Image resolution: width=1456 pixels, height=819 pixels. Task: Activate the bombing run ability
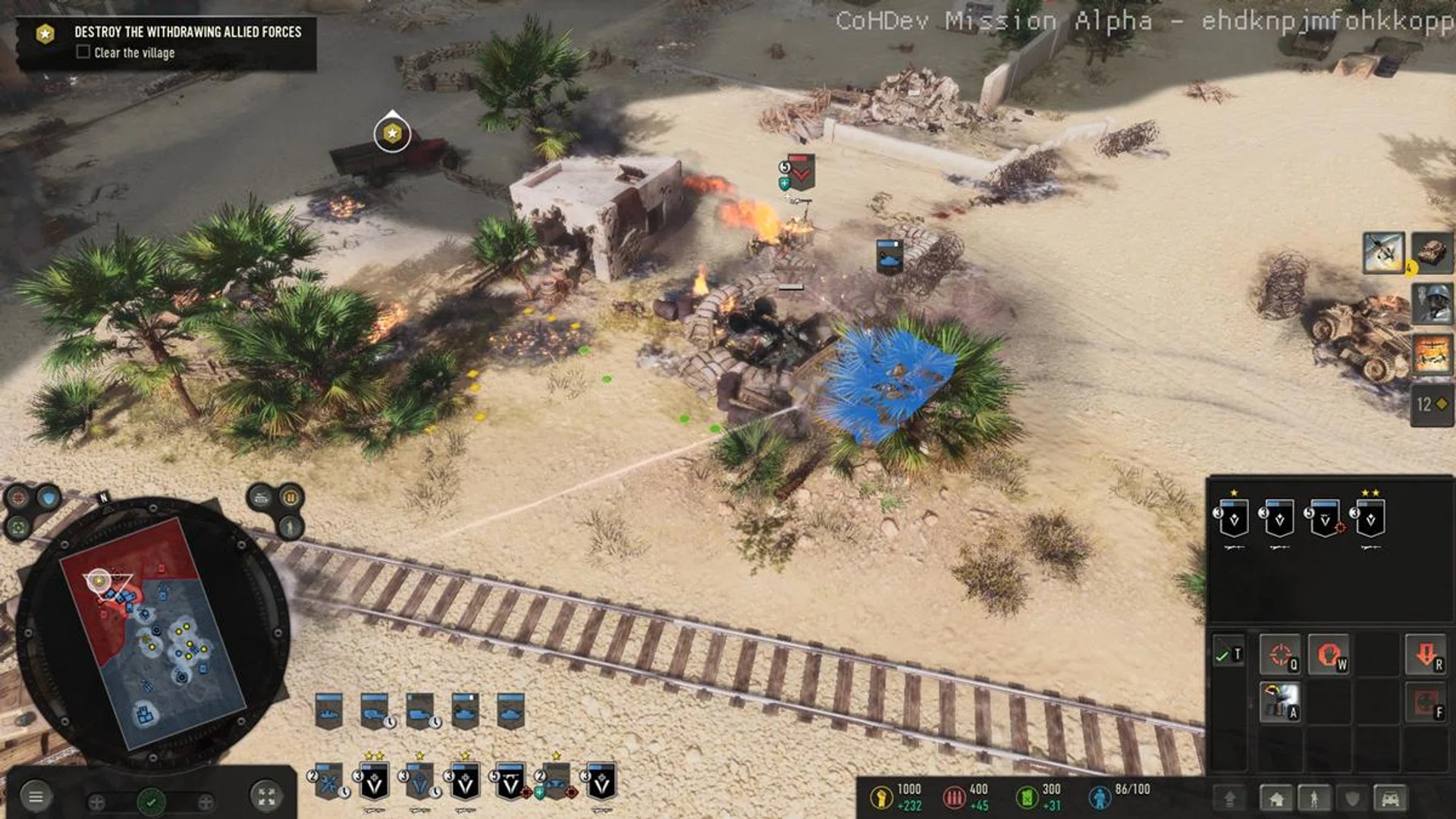(x=1432, y=354)
